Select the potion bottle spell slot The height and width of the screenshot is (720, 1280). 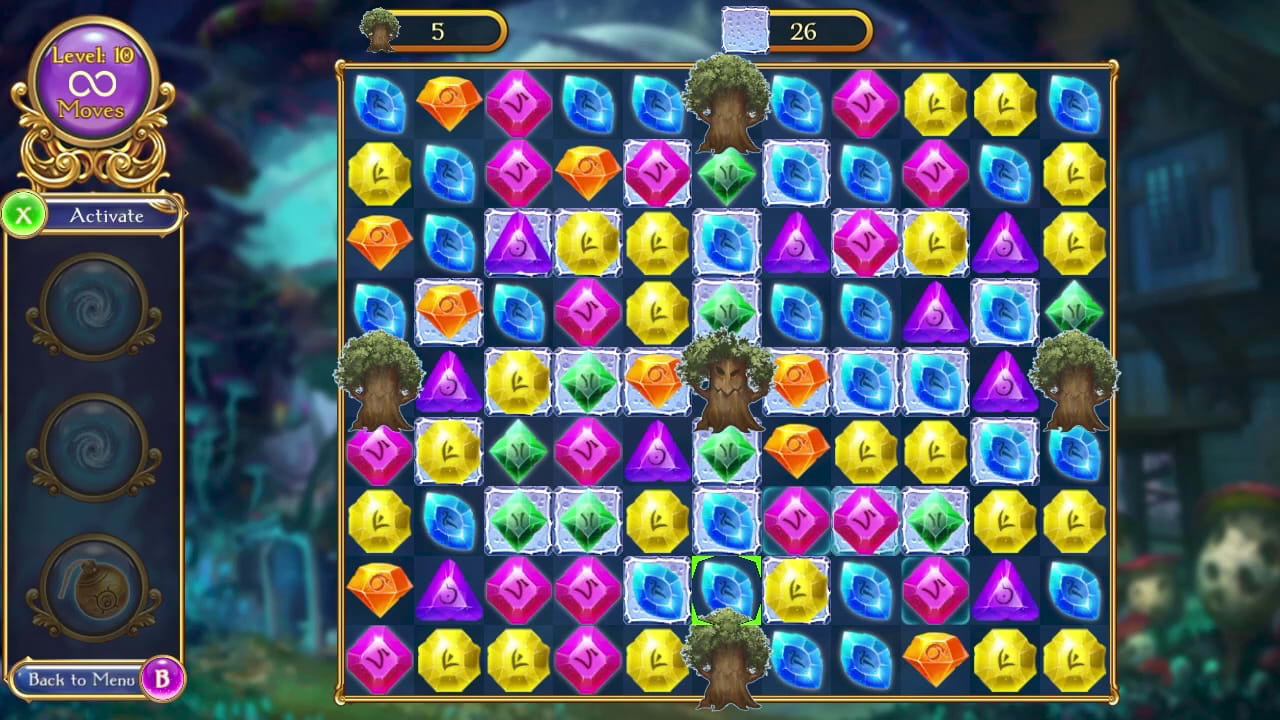tap(93, 590)
